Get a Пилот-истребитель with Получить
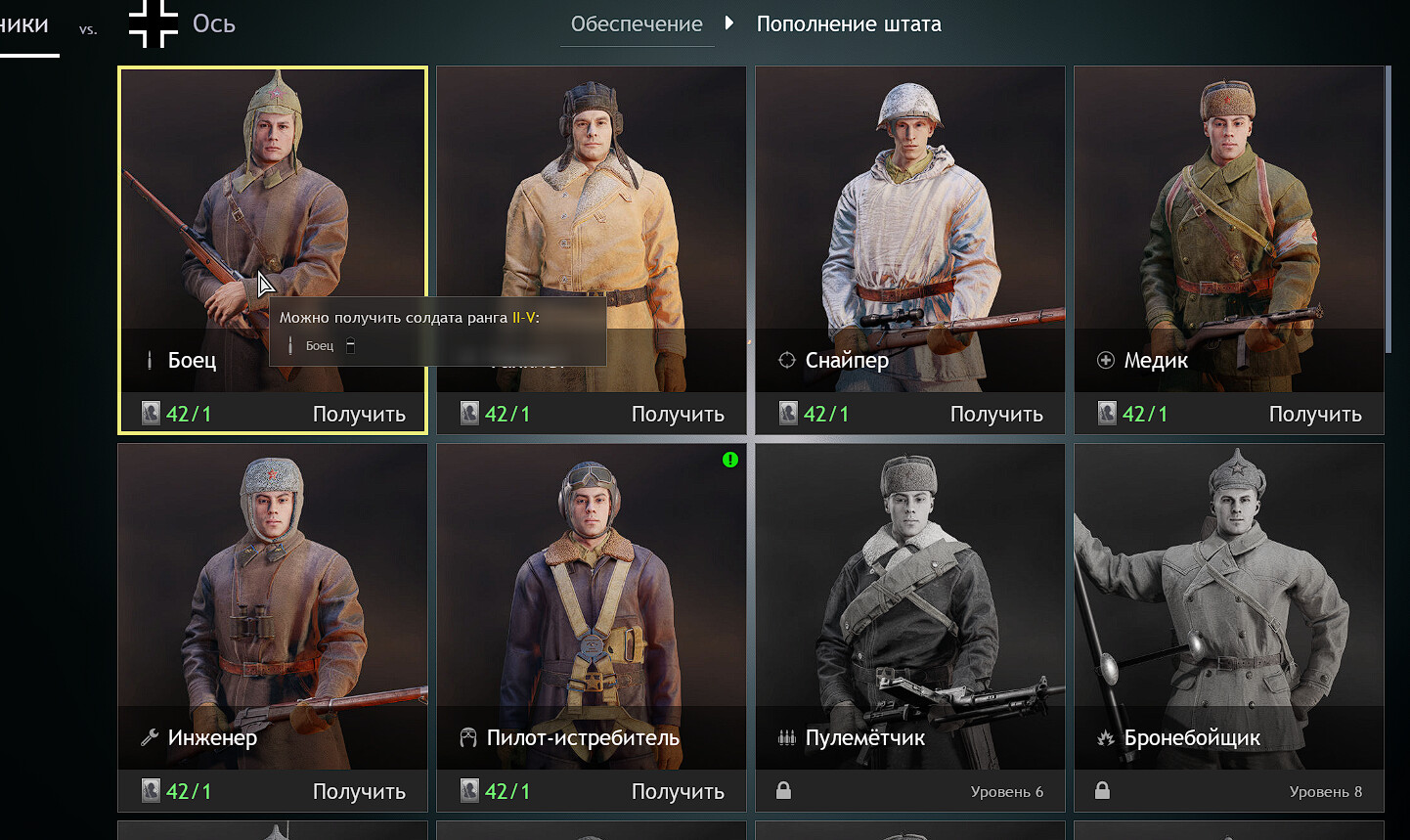1410x840 pixels. point(677,792)
